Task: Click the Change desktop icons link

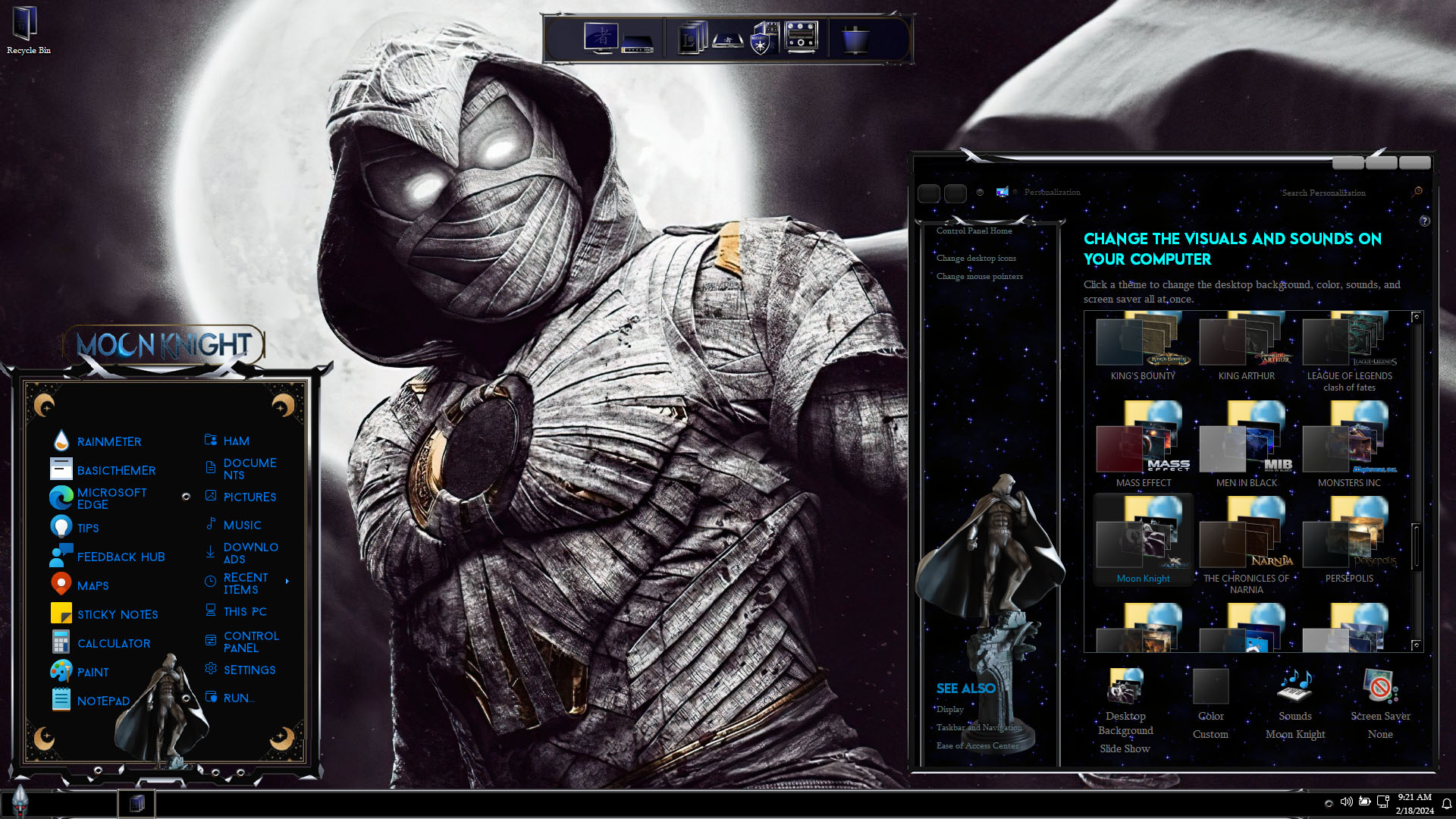Action: [976, 258]
